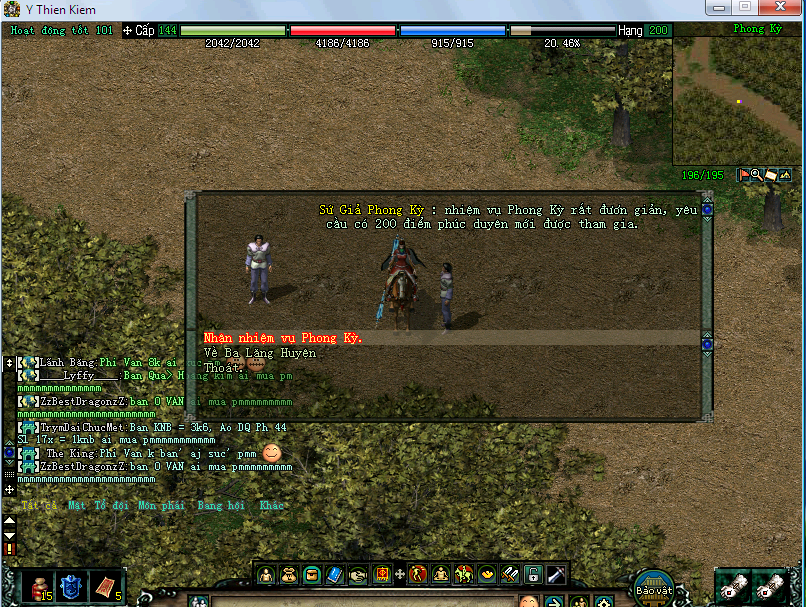Use the red scroll item slot
Viewport: 806px width, 607px height.
click(x=106, y=586)
